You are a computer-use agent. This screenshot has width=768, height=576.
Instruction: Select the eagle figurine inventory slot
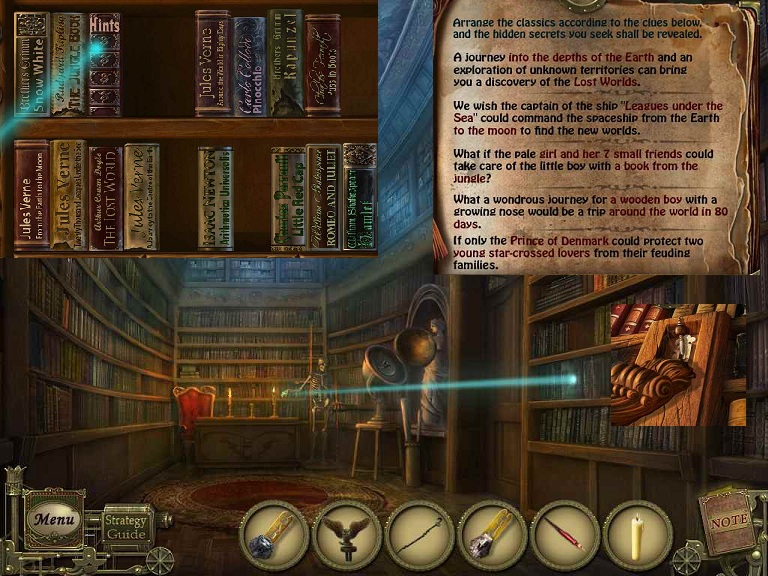pyautogui.click(x=347, y=534)
